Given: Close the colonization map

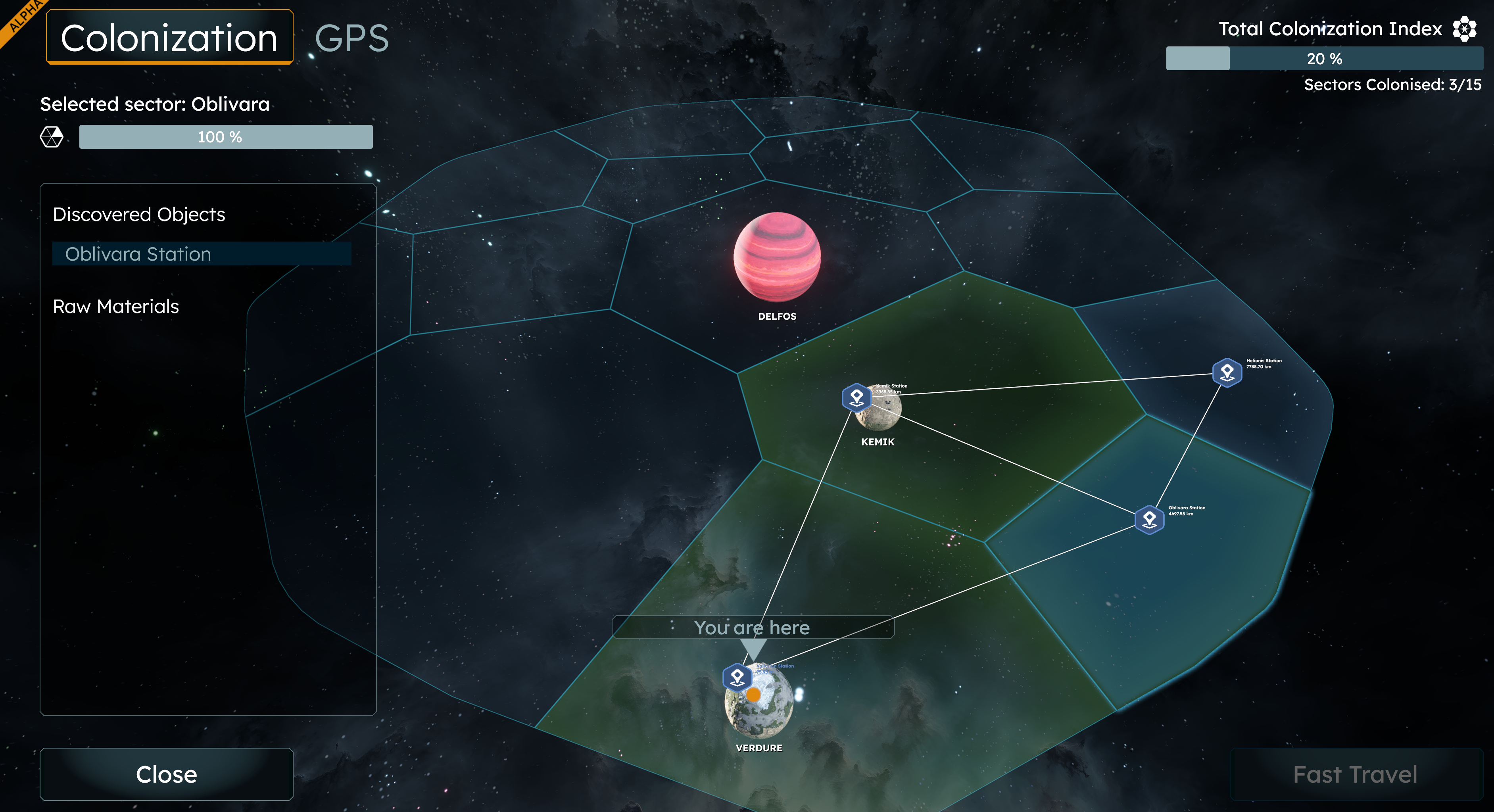Looking at the screenshot, I should pos(167,774).
